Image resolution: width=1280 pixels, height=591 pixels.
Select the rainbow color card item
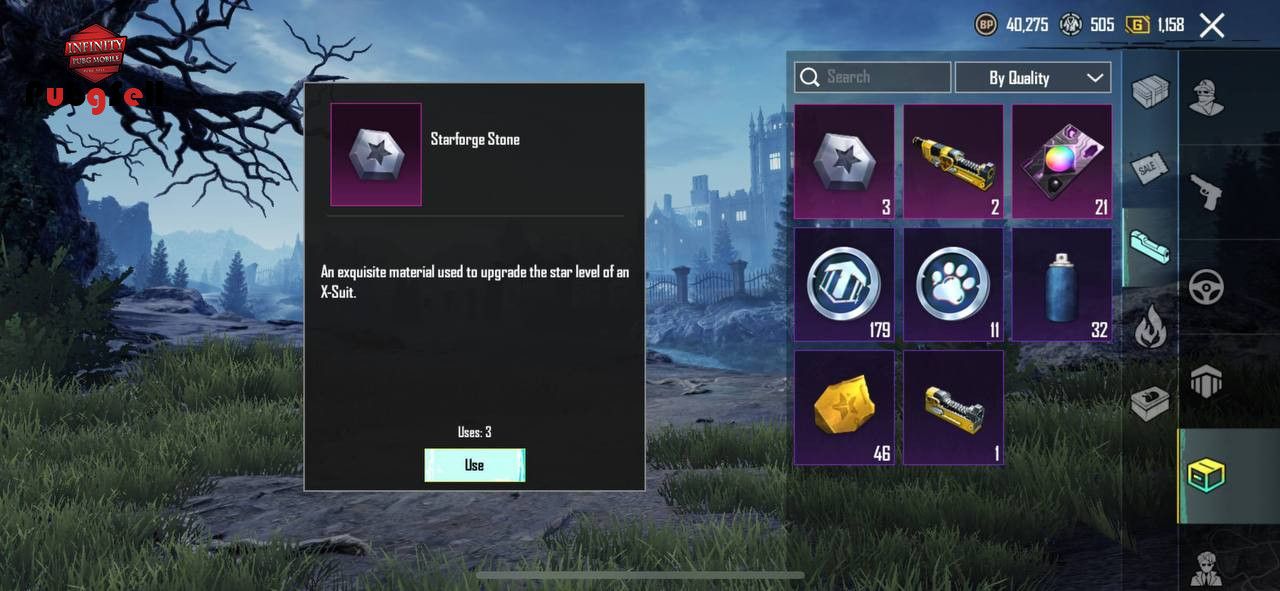pos(1062,162)
